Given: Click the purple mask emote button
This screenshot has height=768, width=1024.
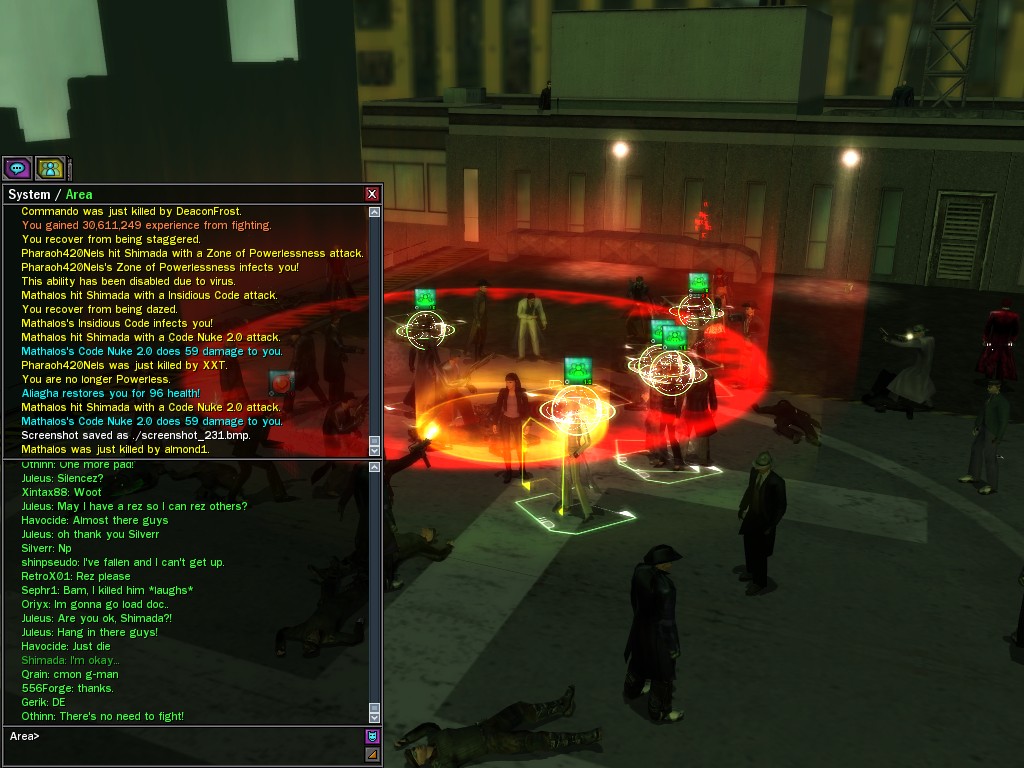Looking at the screenshot, I should coord(372,736).
